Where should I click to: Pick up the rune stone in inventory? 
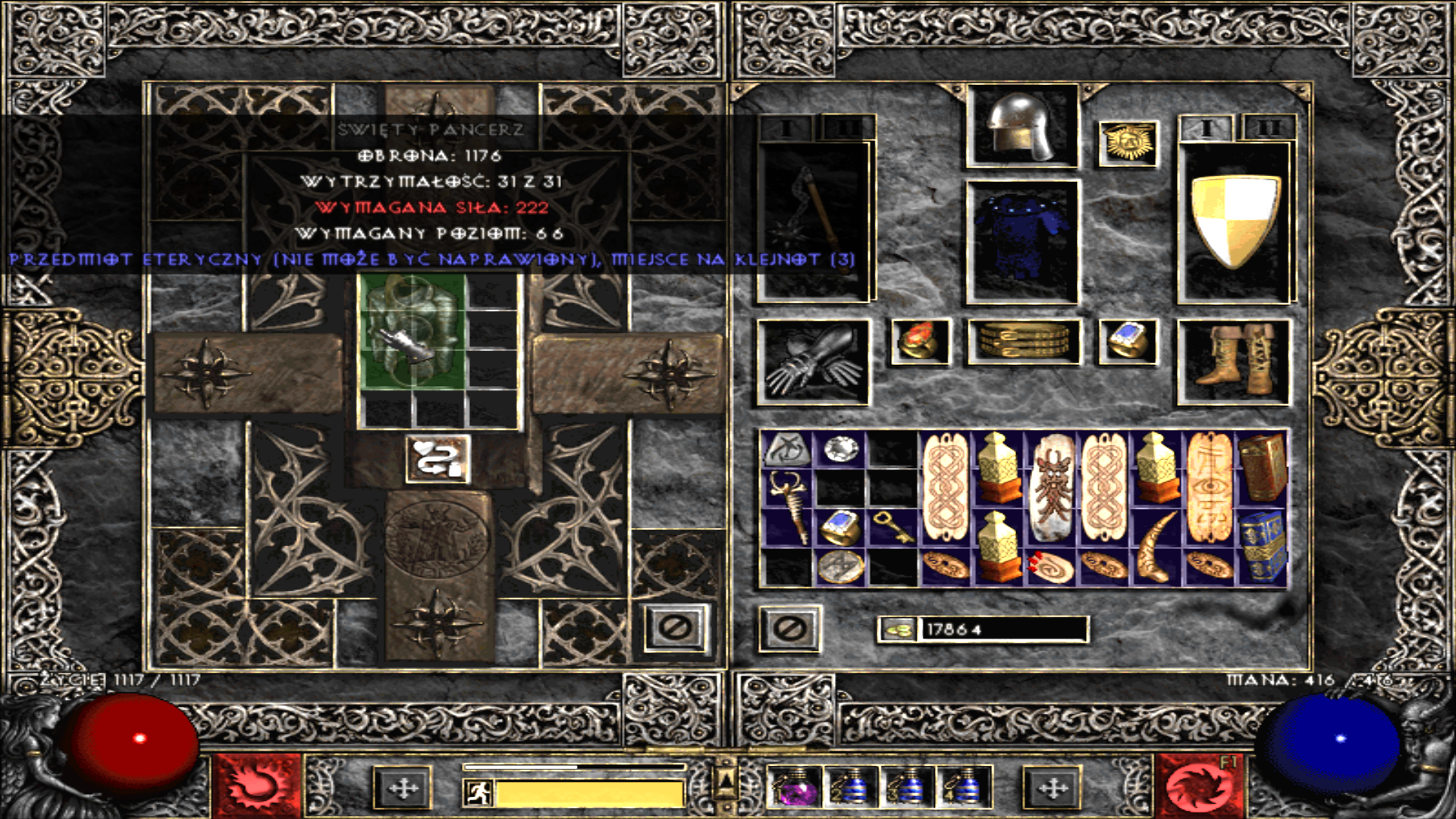pos(787,450)
